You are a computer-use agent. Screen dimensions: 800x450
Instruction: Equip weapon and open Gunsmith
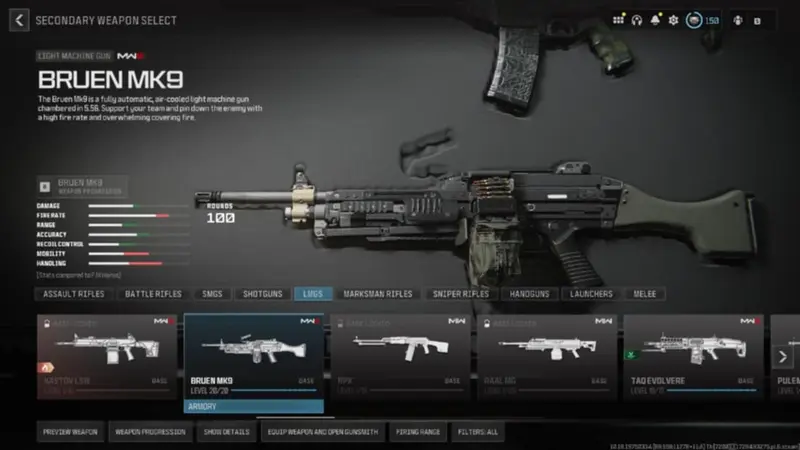[x=322, y=432]
